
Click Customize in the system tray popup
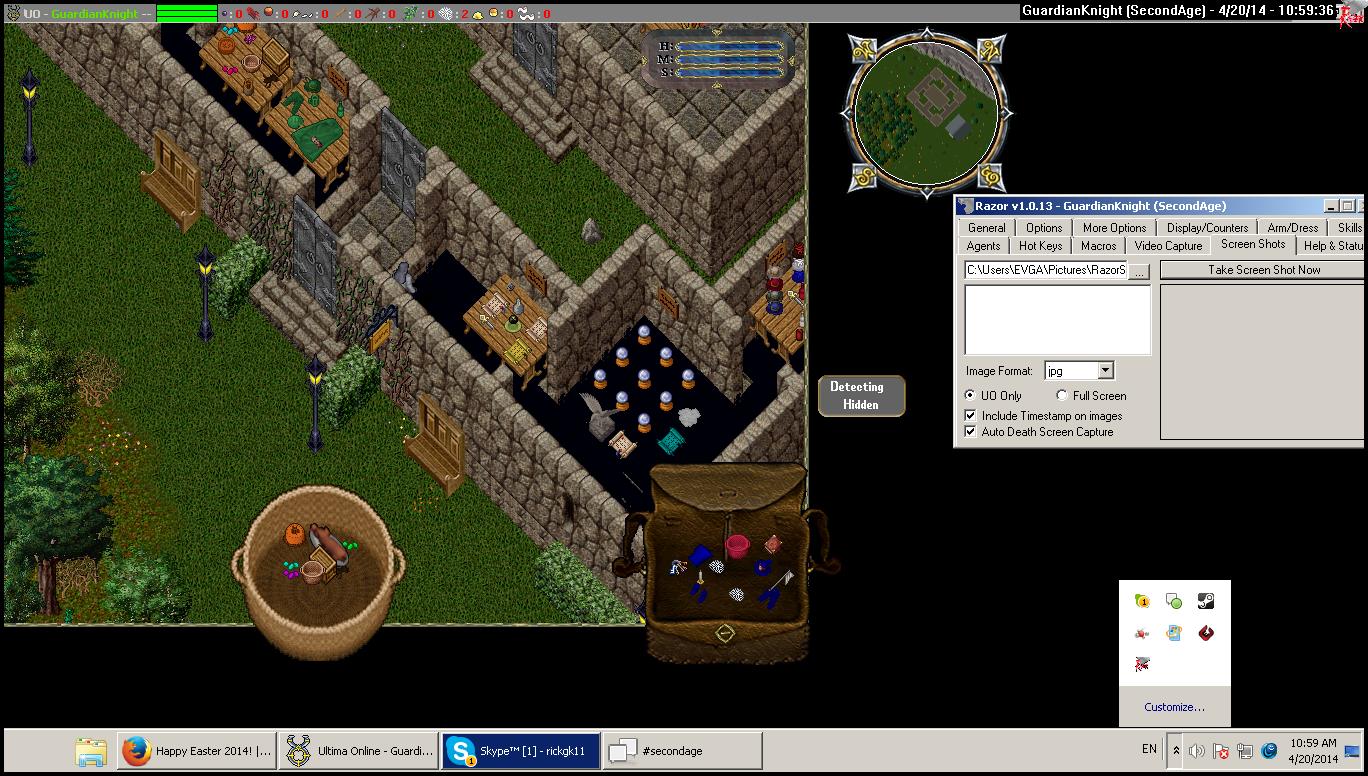coord(1174,707)
